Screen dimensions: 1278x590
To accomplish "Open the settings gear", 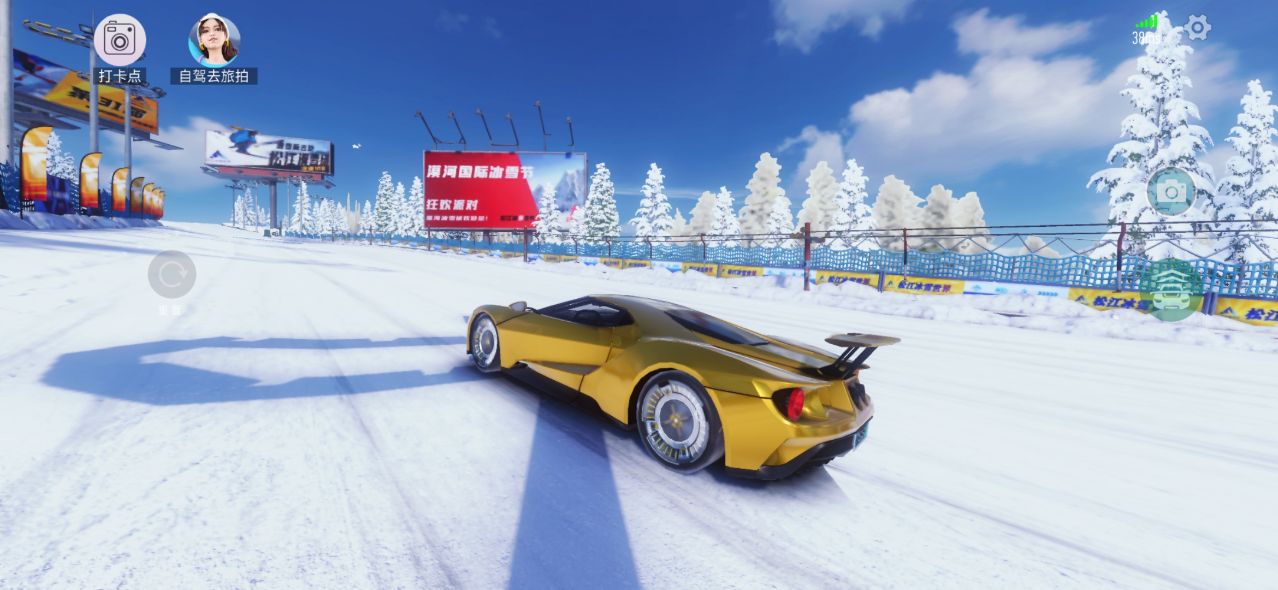I will pos(1197,28).
